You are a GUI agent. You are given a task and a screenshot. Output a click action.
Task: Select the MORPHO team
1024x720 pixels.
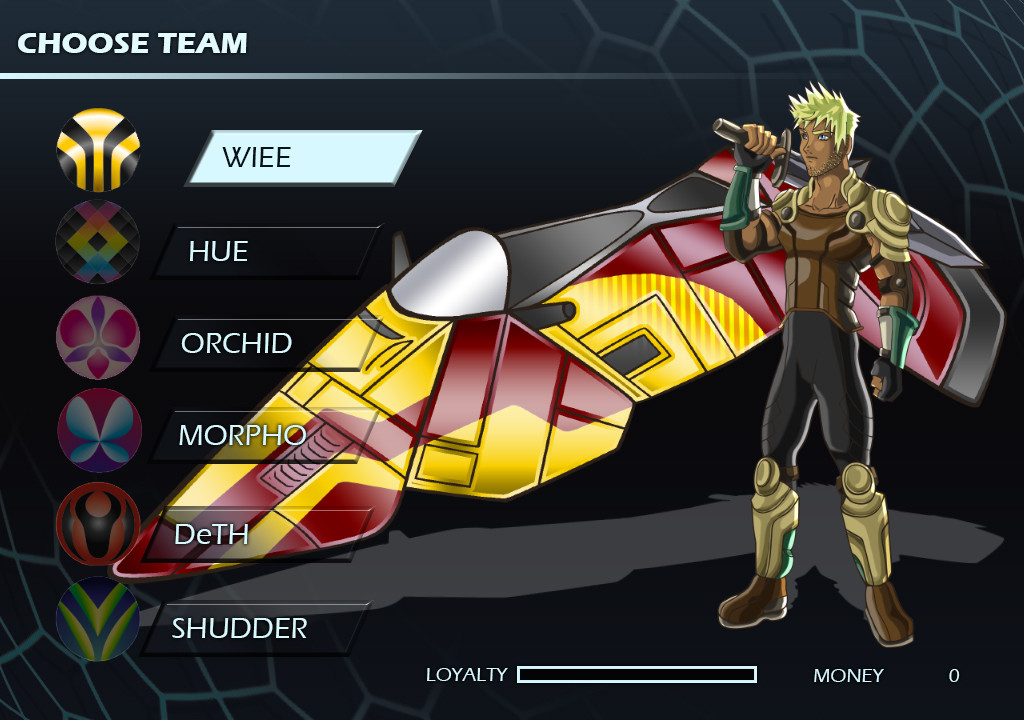point(262,435)
